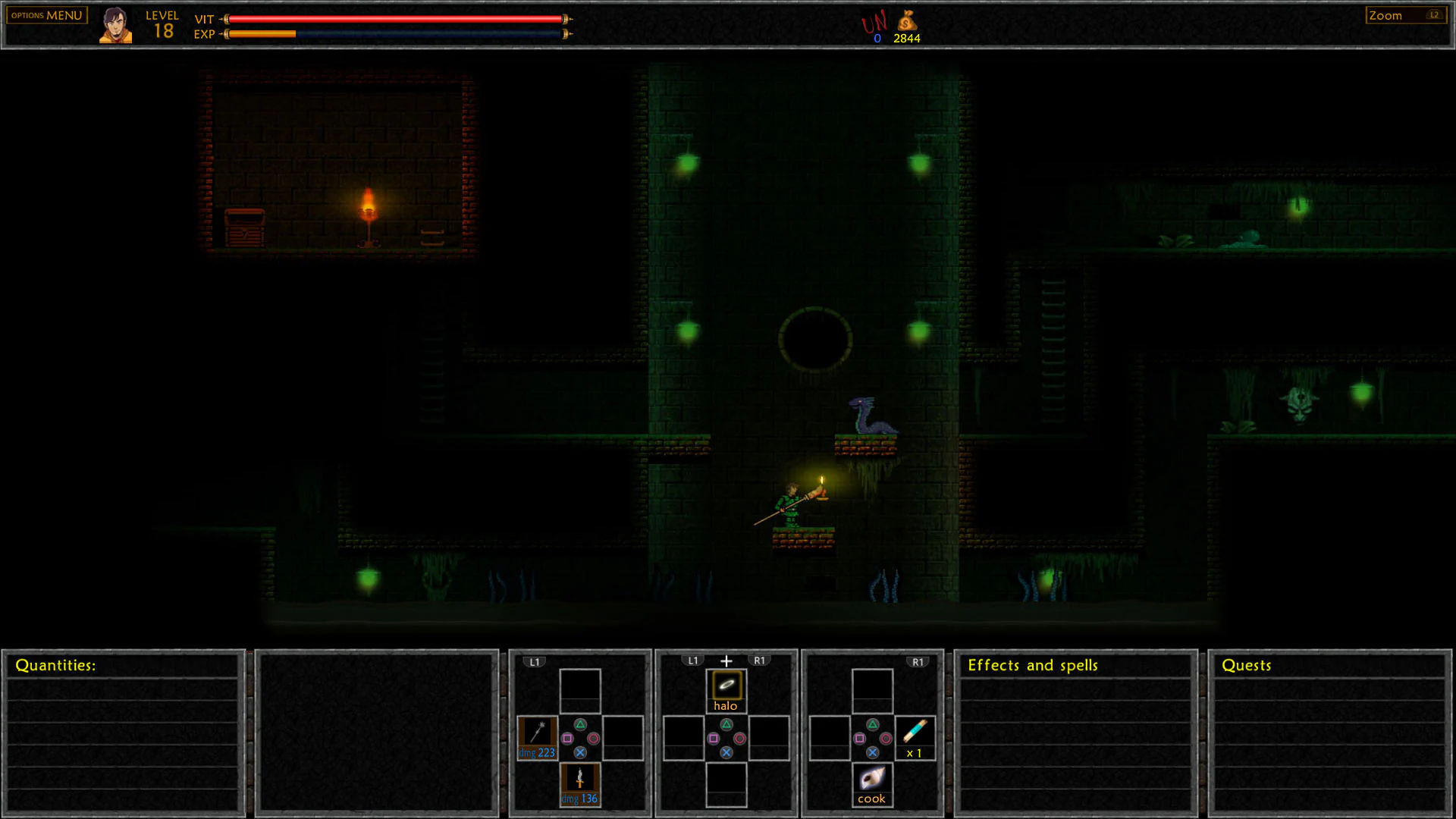Image resolution: width=1456 pixels, height=819 pixels.
Task: Open the options MENU
Action: click(x=45, y=14)
